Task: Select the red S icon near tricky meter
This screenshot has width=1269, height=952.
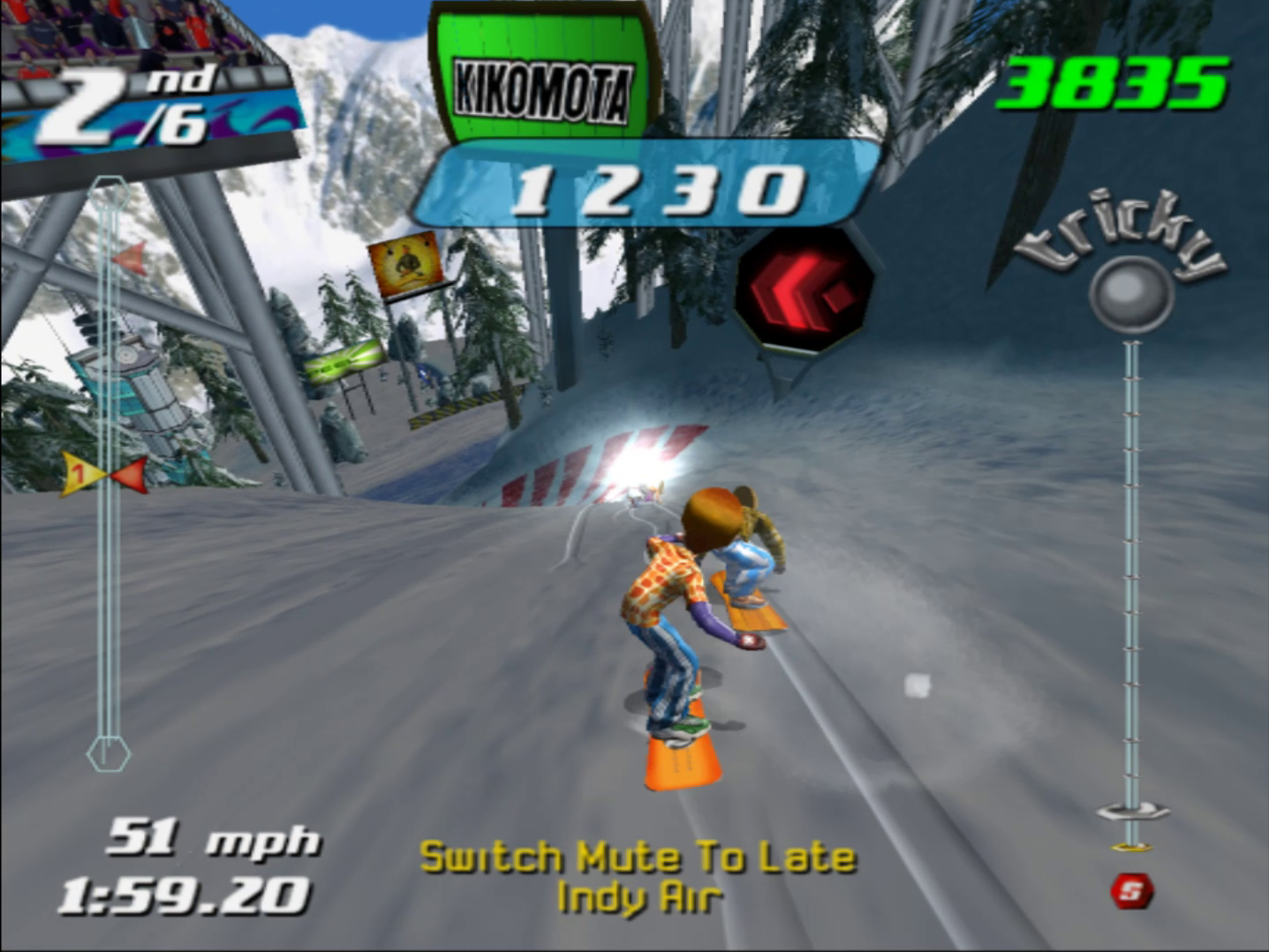Action: coord(1133,892)
